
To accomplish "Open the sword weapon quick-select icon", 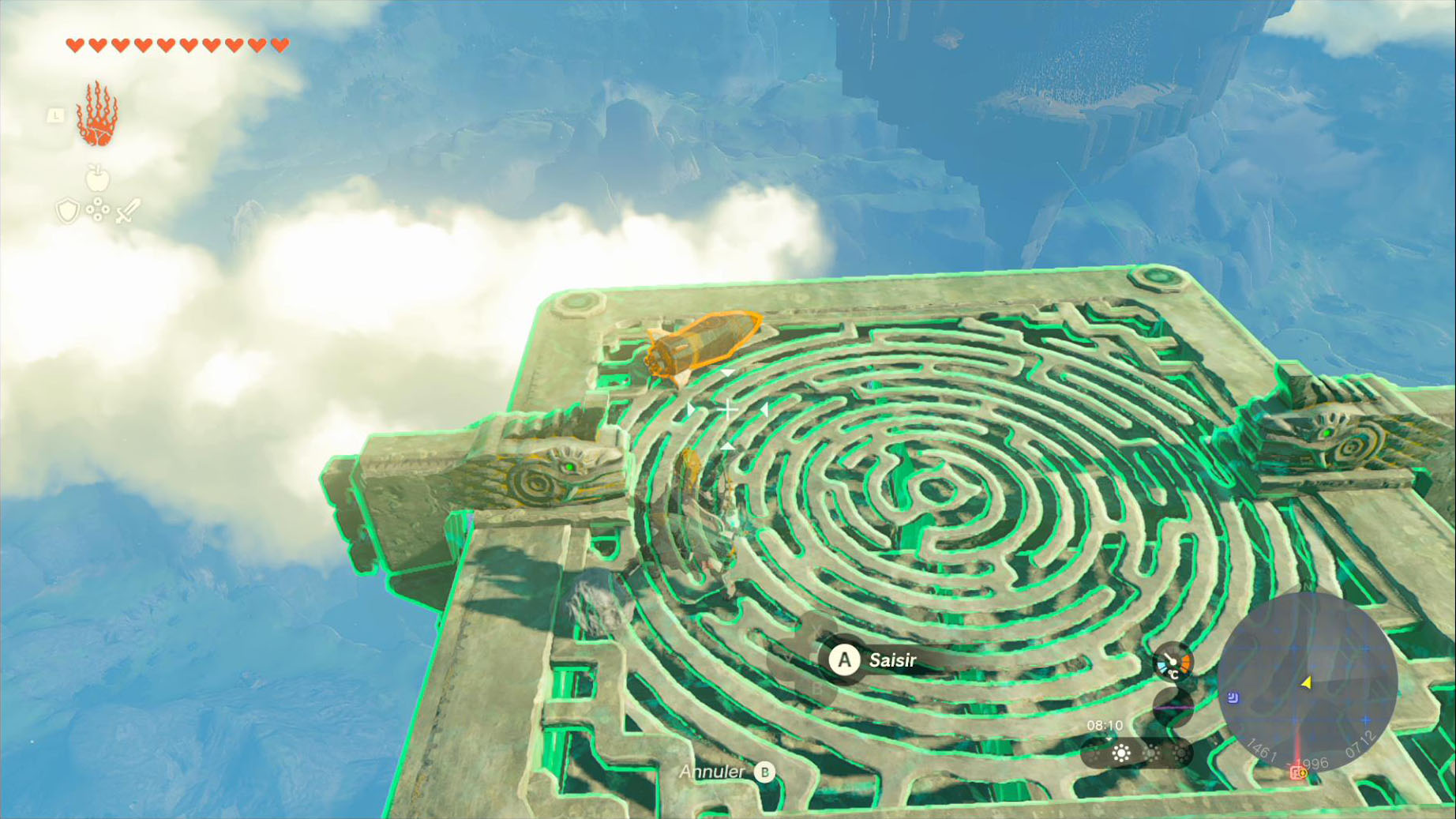I will click(127, 211).
